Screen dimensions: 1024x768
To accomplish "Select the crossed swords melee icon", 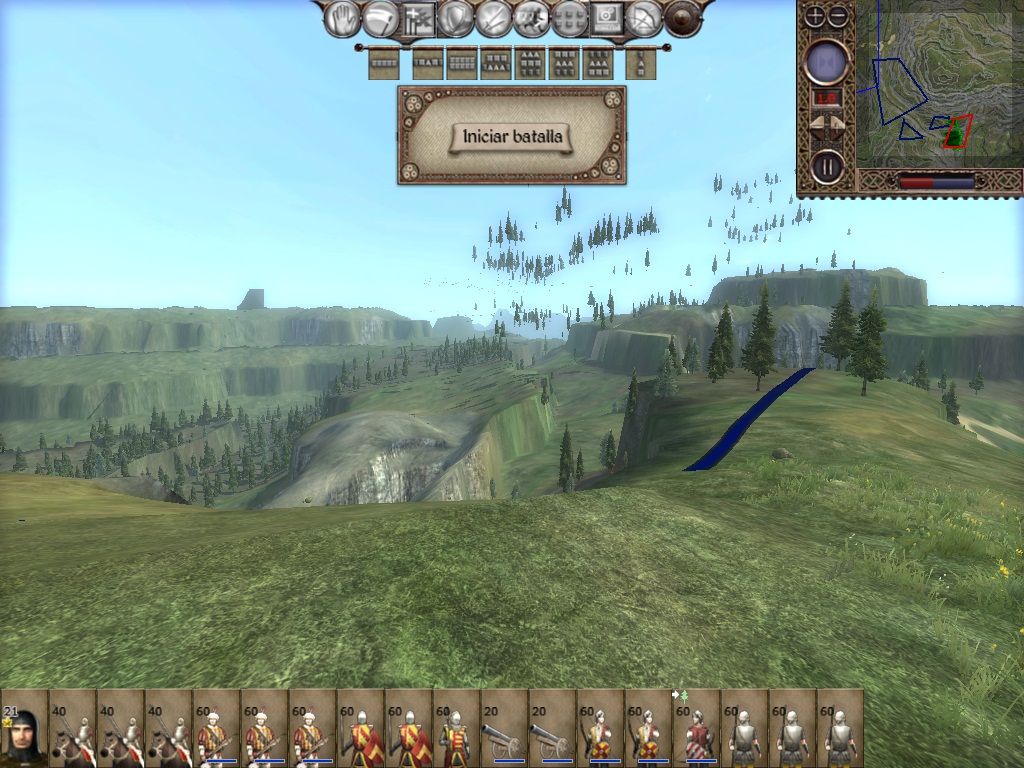I will (x=494, y=18).
